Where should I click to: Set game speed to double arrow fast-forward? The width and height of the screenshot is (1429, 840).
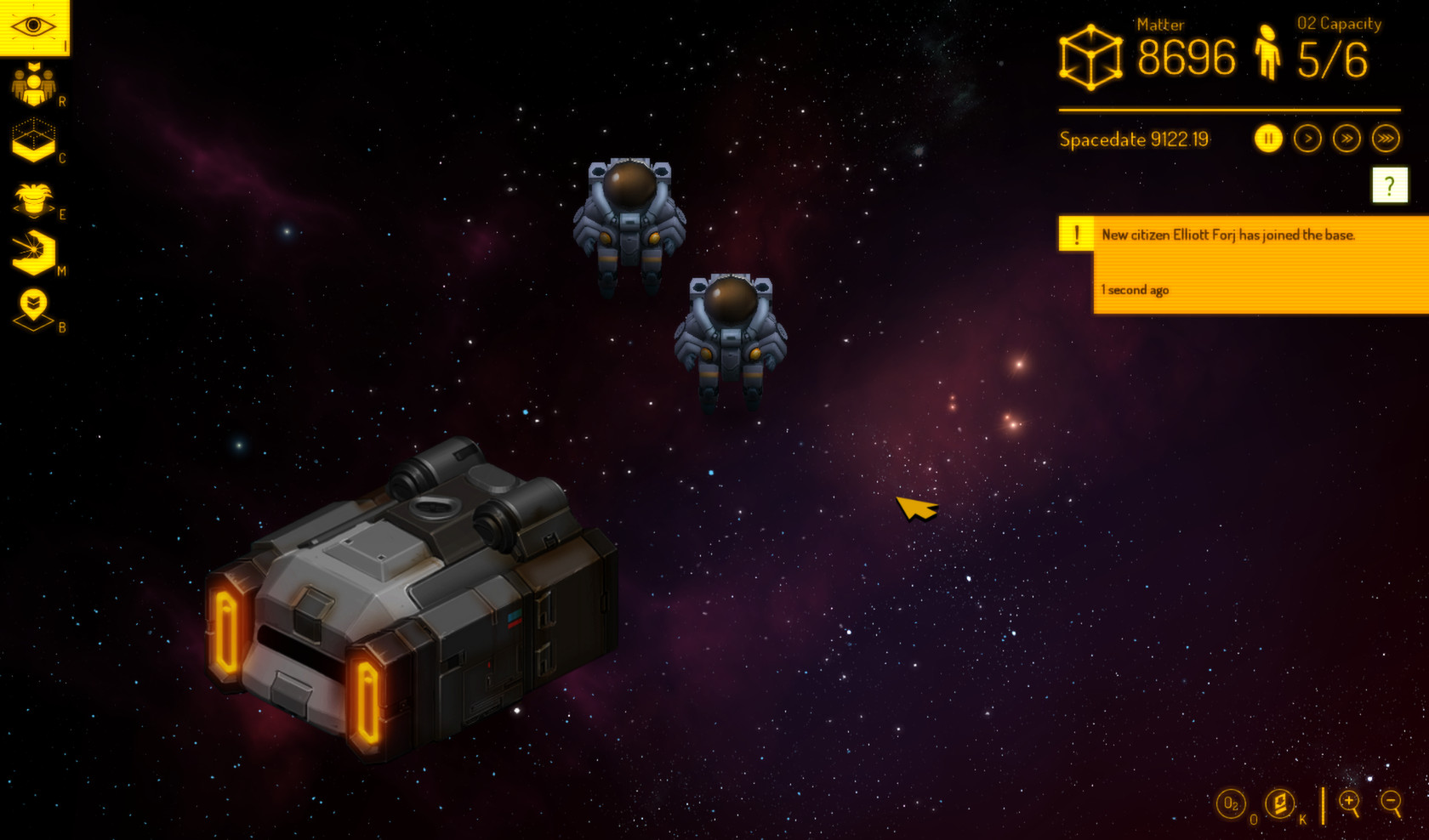(x=1348, y=138)
